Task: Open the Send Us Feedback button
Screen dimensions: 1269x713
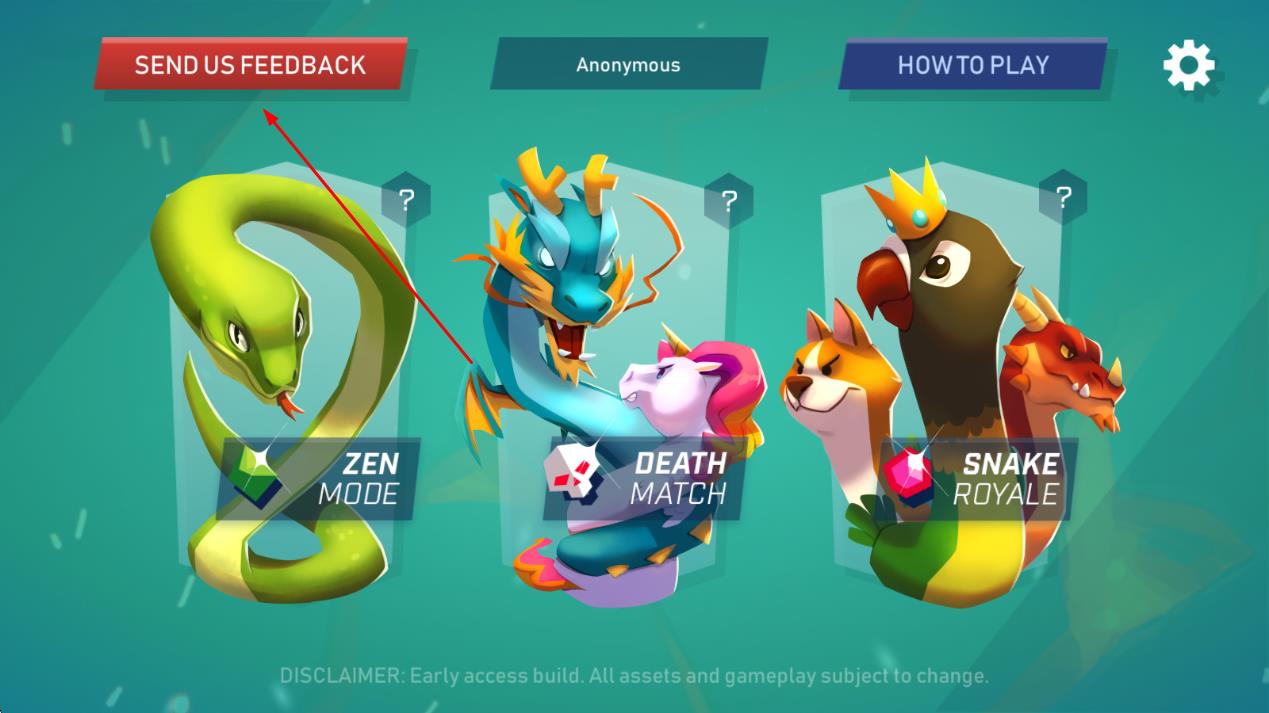Action: [250, 65]
